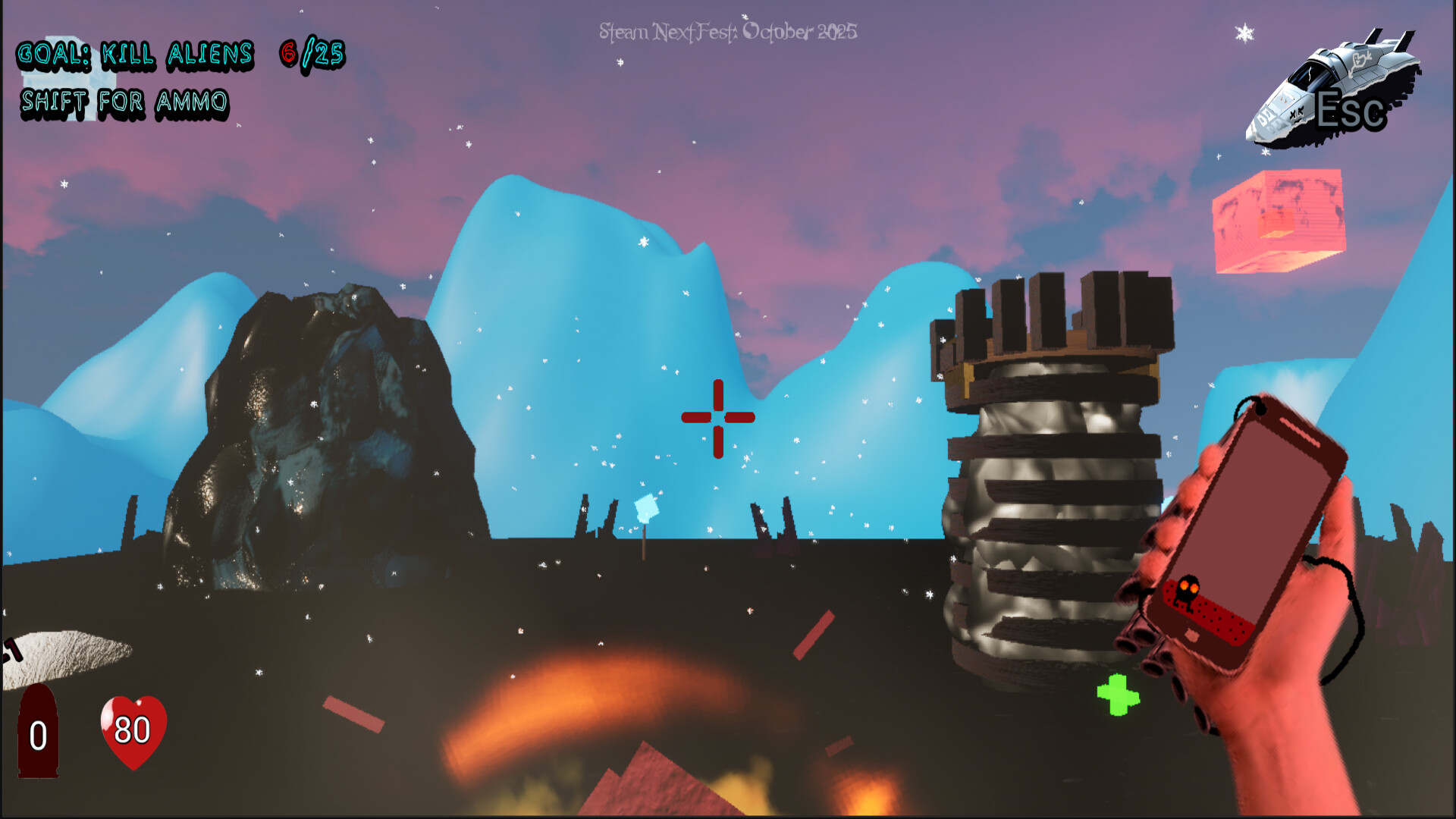Toggle the phone's home button
Image resolution: width=1456 pixels, height=819 pixels.
pyautogui.click(x=1192, y=632)
